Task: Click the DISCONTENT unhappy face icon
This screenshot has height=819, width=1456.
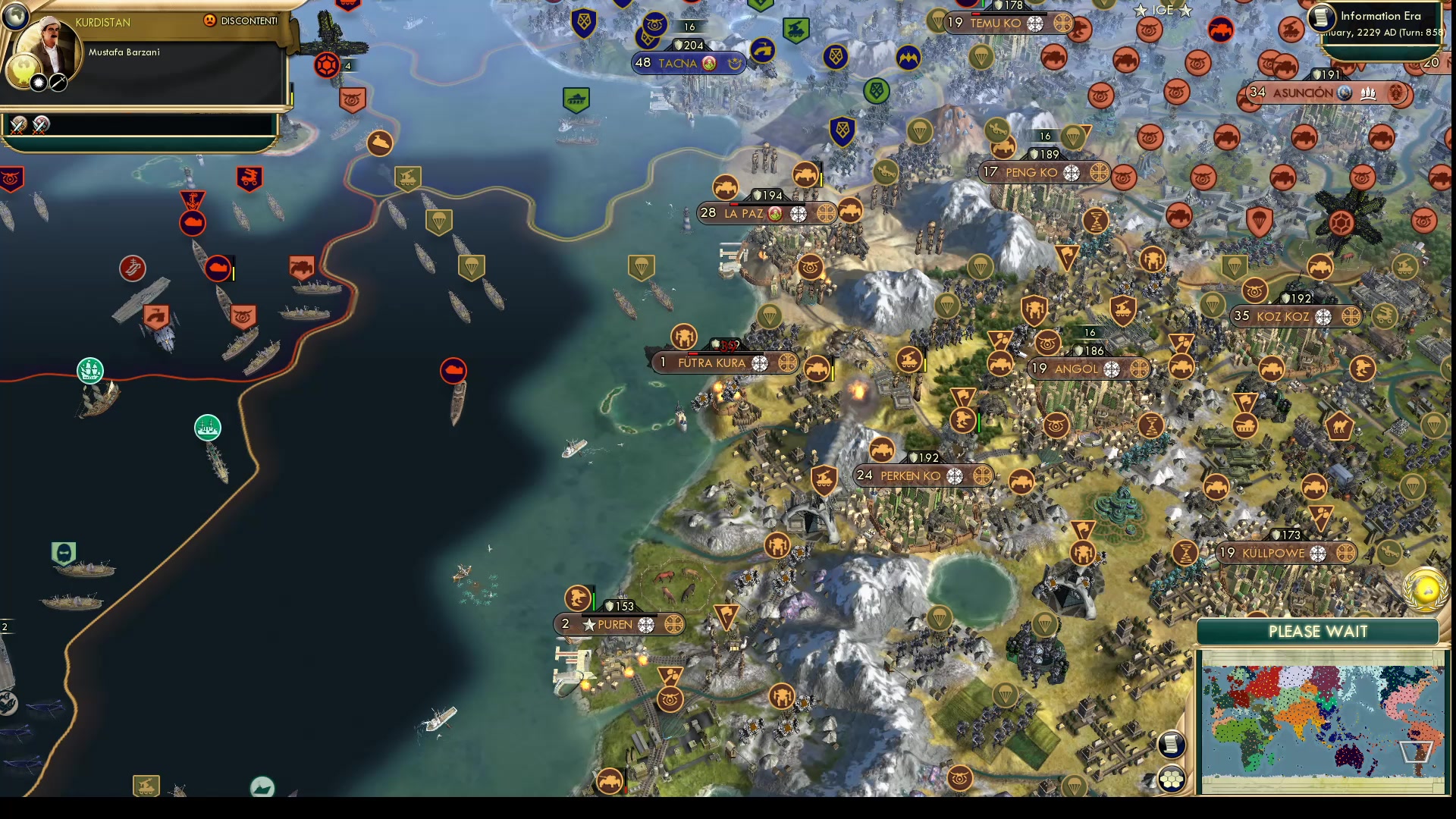Action: (210, 20)
